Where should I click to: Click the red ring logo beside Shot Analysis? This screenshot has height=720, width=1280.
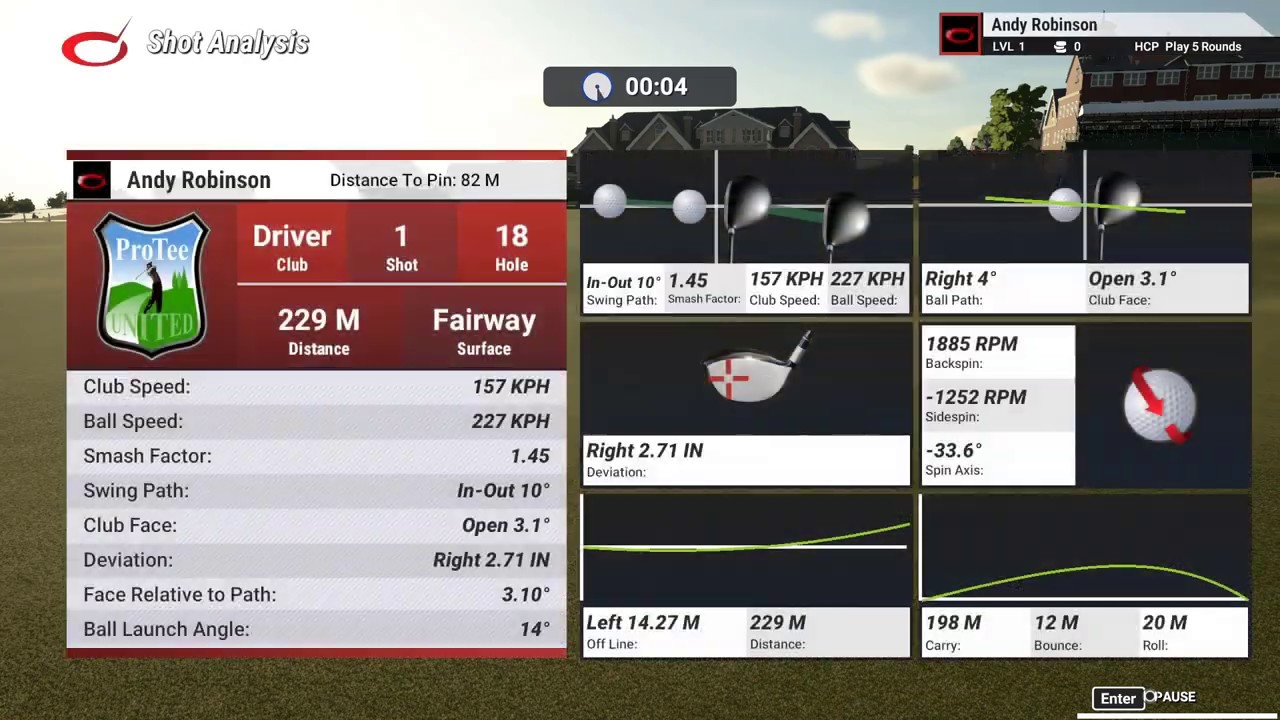coord(95,42)
